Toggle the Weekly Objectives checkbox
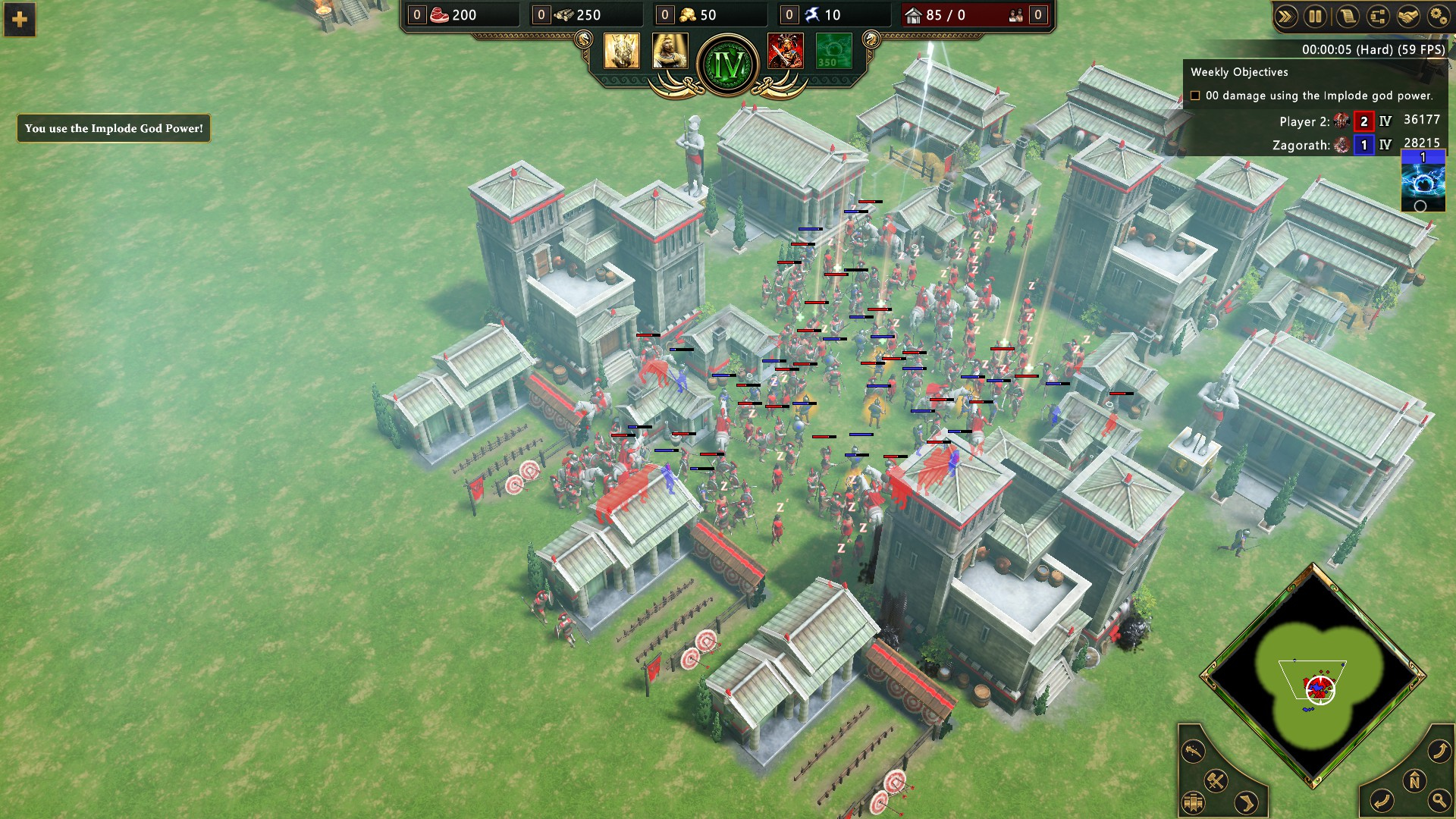The width and height of the screenshot is (1456, 819). [x=1195, y=96]
